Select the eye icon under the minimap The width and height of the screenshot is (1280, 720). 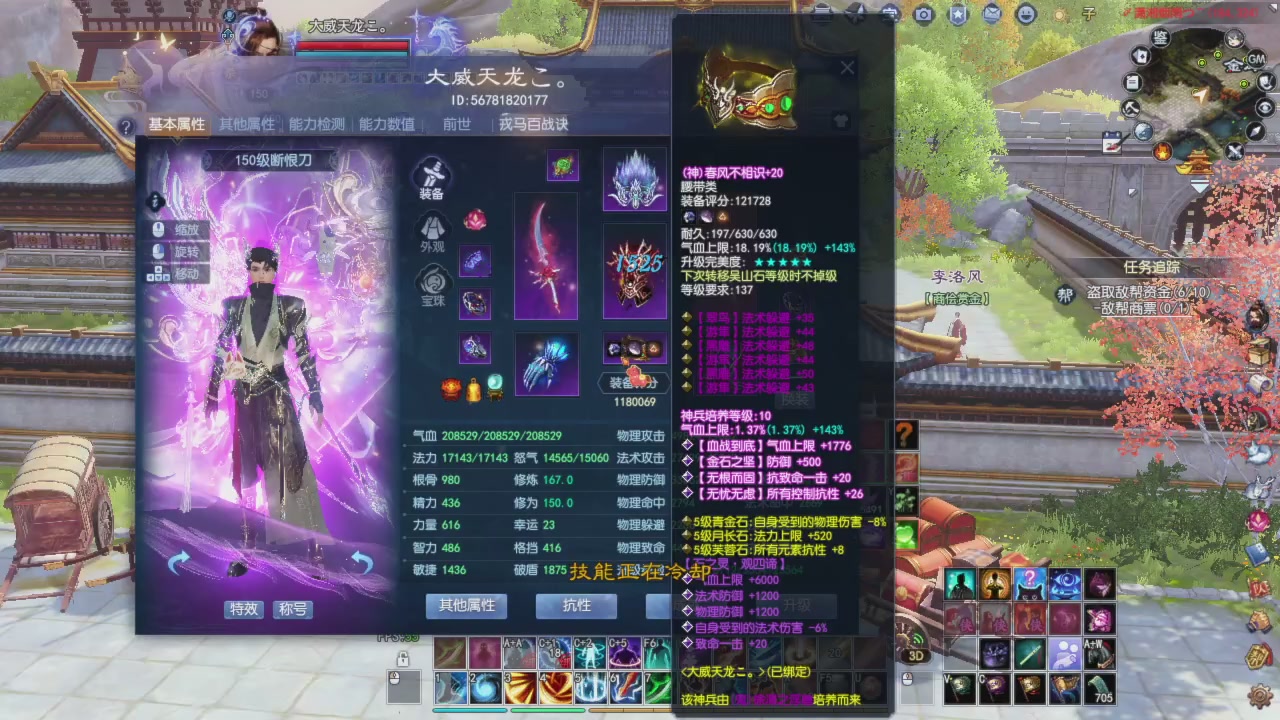1264,107
